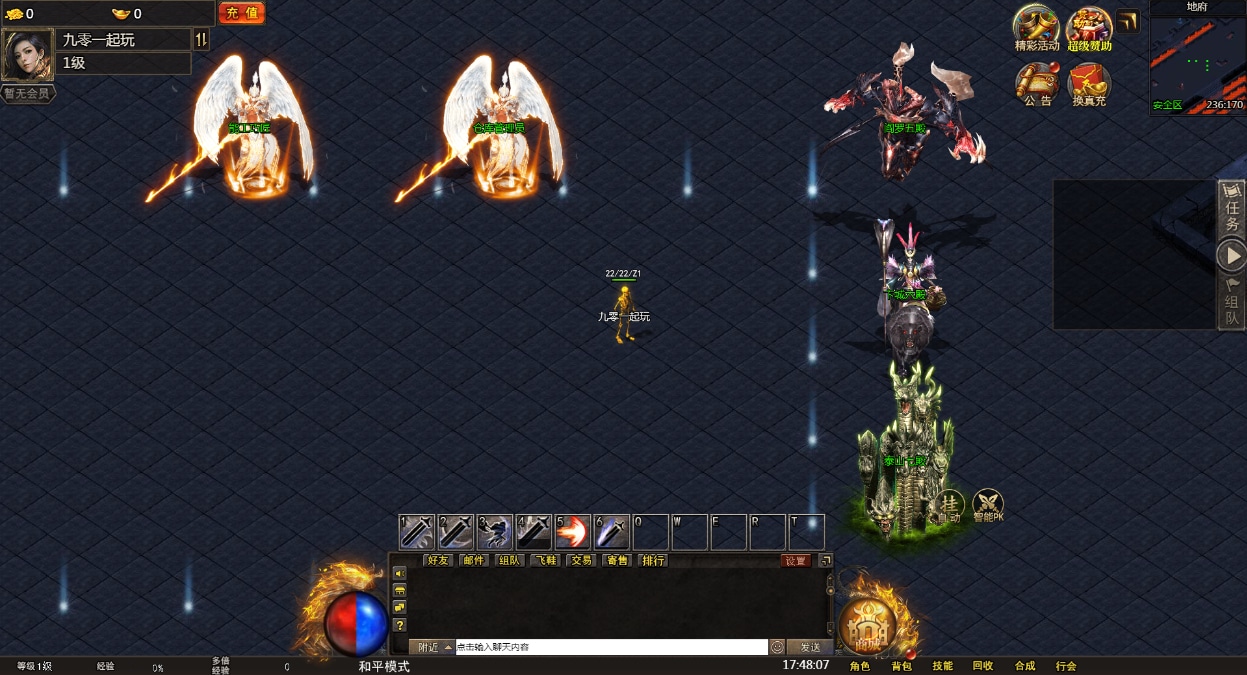Open the 邮件 mail button

tap(473, 561)
